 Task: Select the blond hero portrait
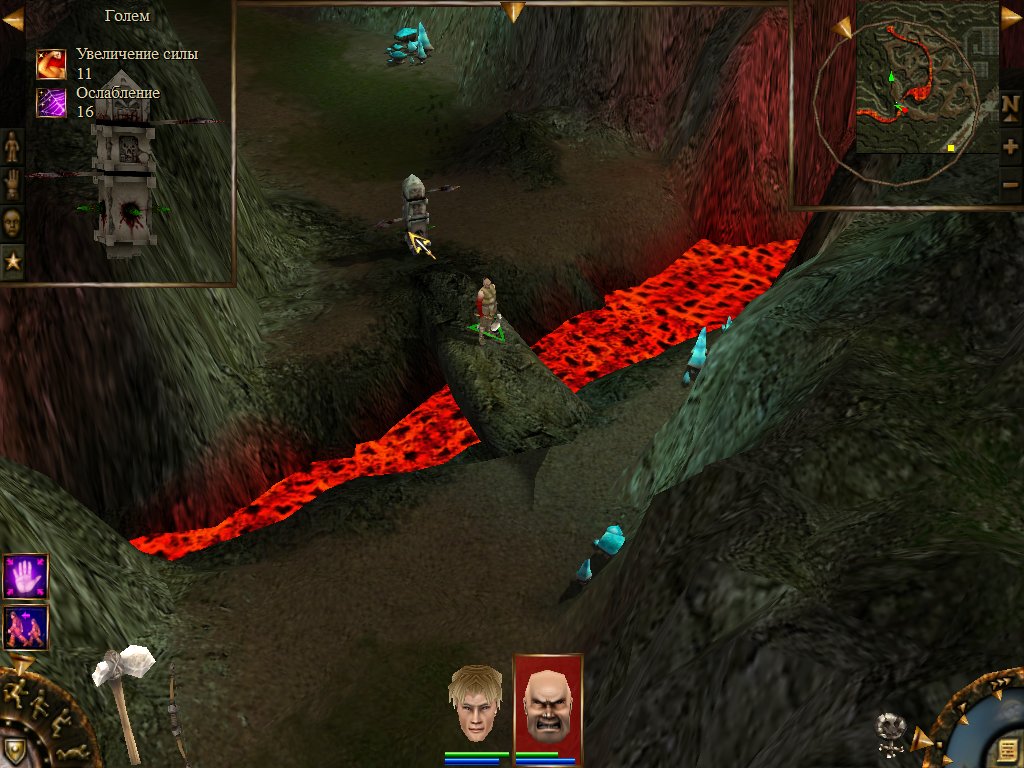pos(474,705)
